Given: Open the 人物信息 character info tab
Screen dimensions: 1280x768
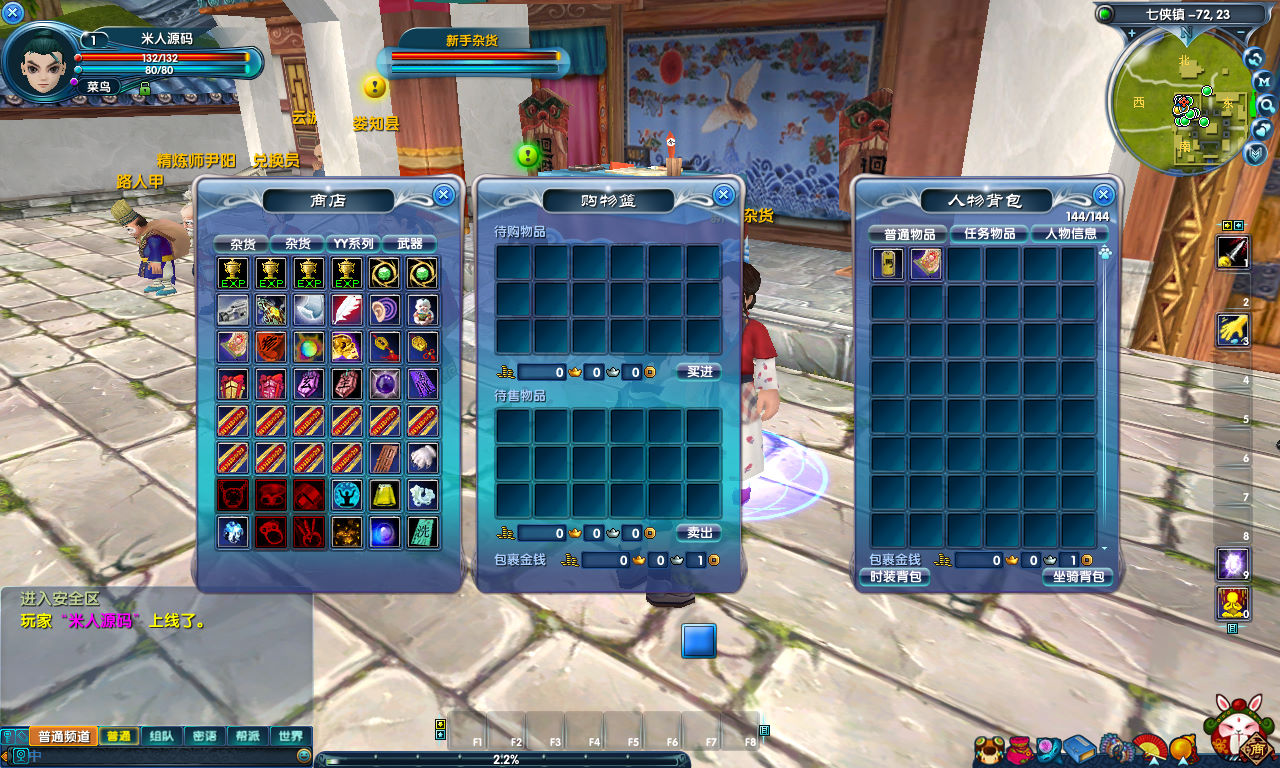Looking at the screenshot, I should pyautogui.click(x=1070, y=234).
